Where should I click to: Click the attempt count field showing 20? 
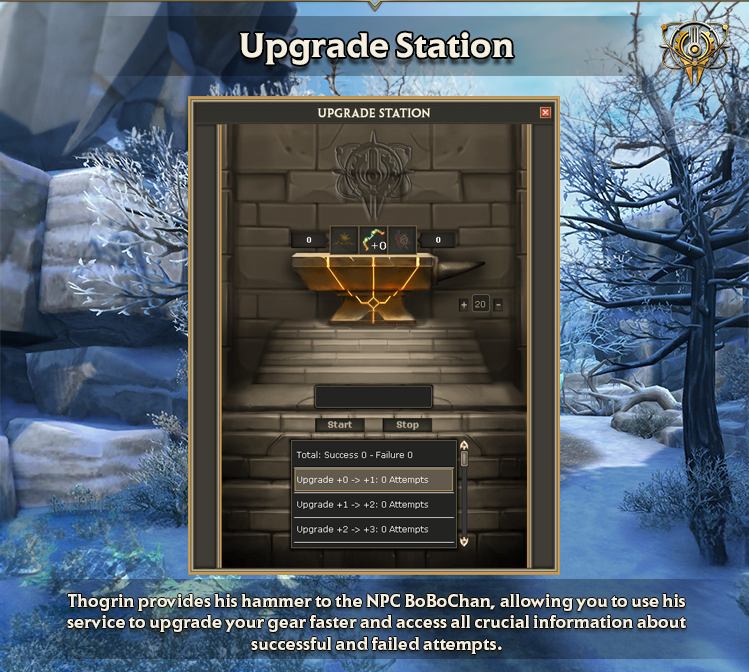pyautogui.click(x=480, y=304)
